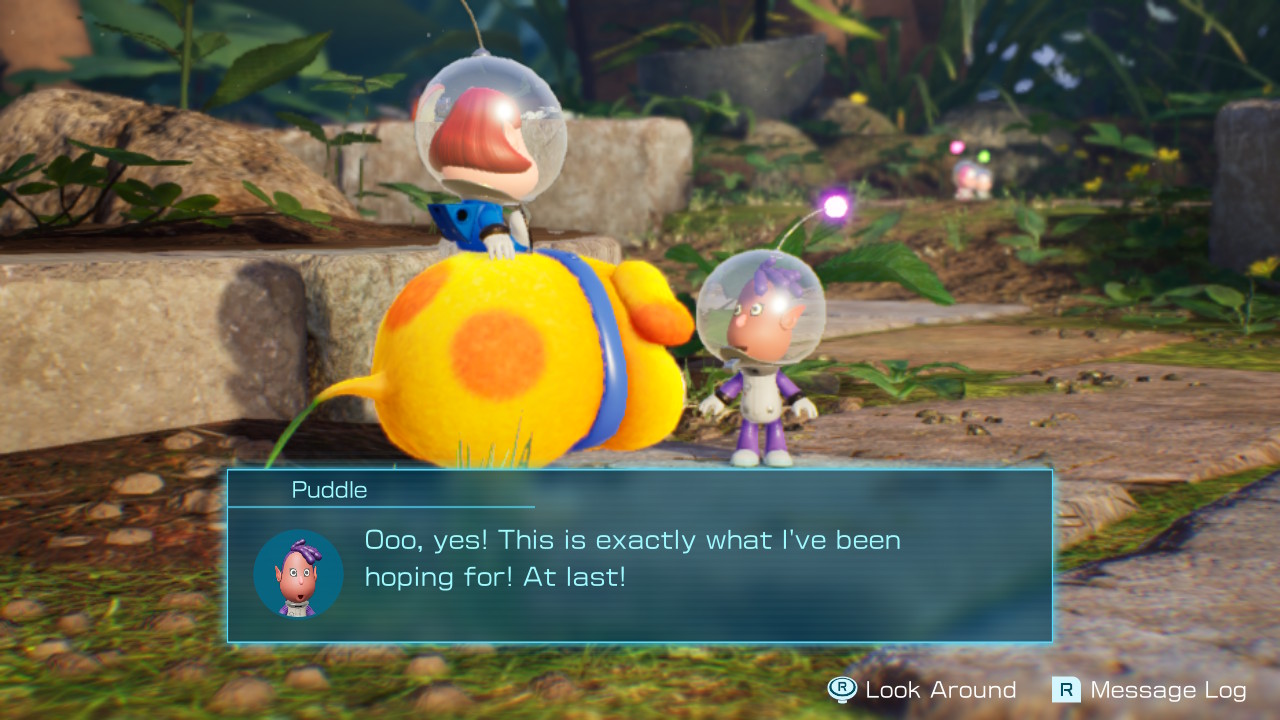This screenshot has height=720, width=1280.
Task: Advance Puddle's dialogue text box
Action: (x=640, y=556)
